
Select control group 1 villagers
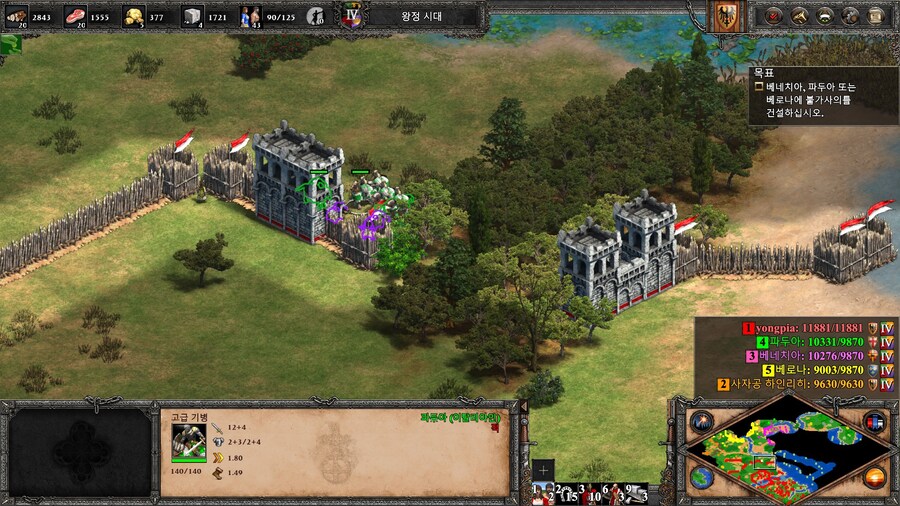(x=543, y=493)
